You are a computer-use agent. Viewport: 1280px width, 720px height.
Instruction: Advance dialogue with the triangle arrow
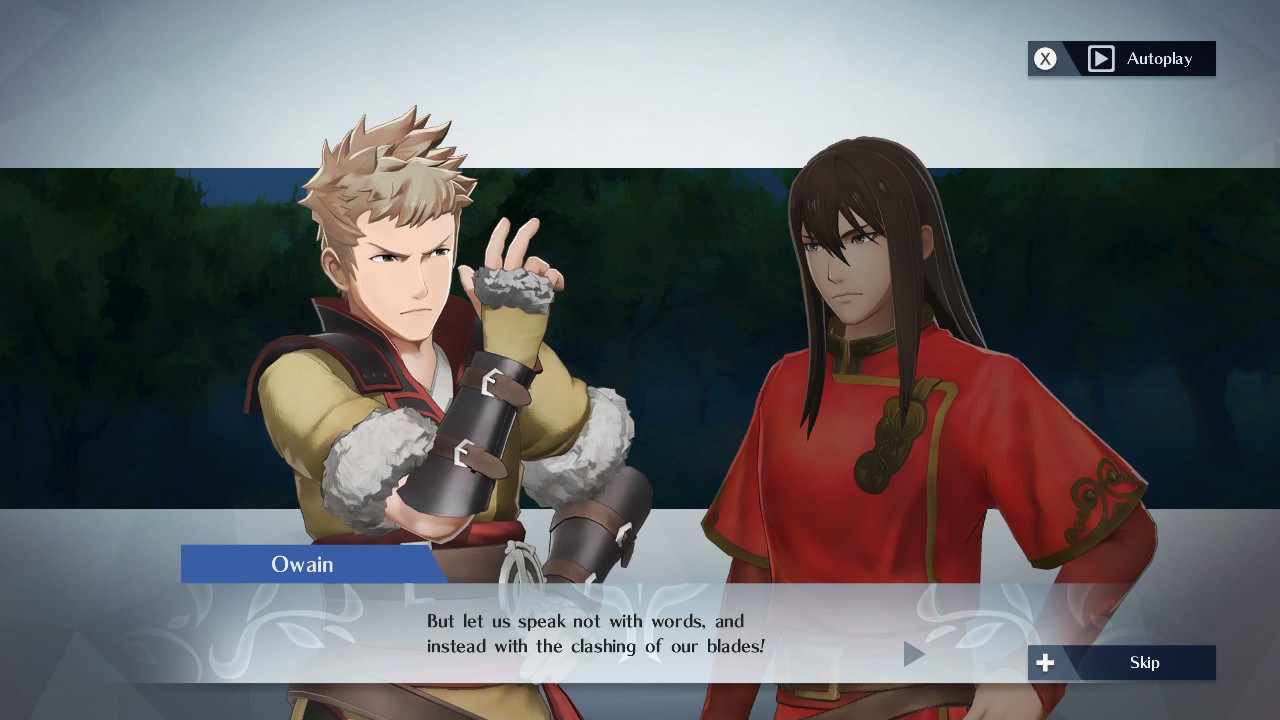click(913, 654)
